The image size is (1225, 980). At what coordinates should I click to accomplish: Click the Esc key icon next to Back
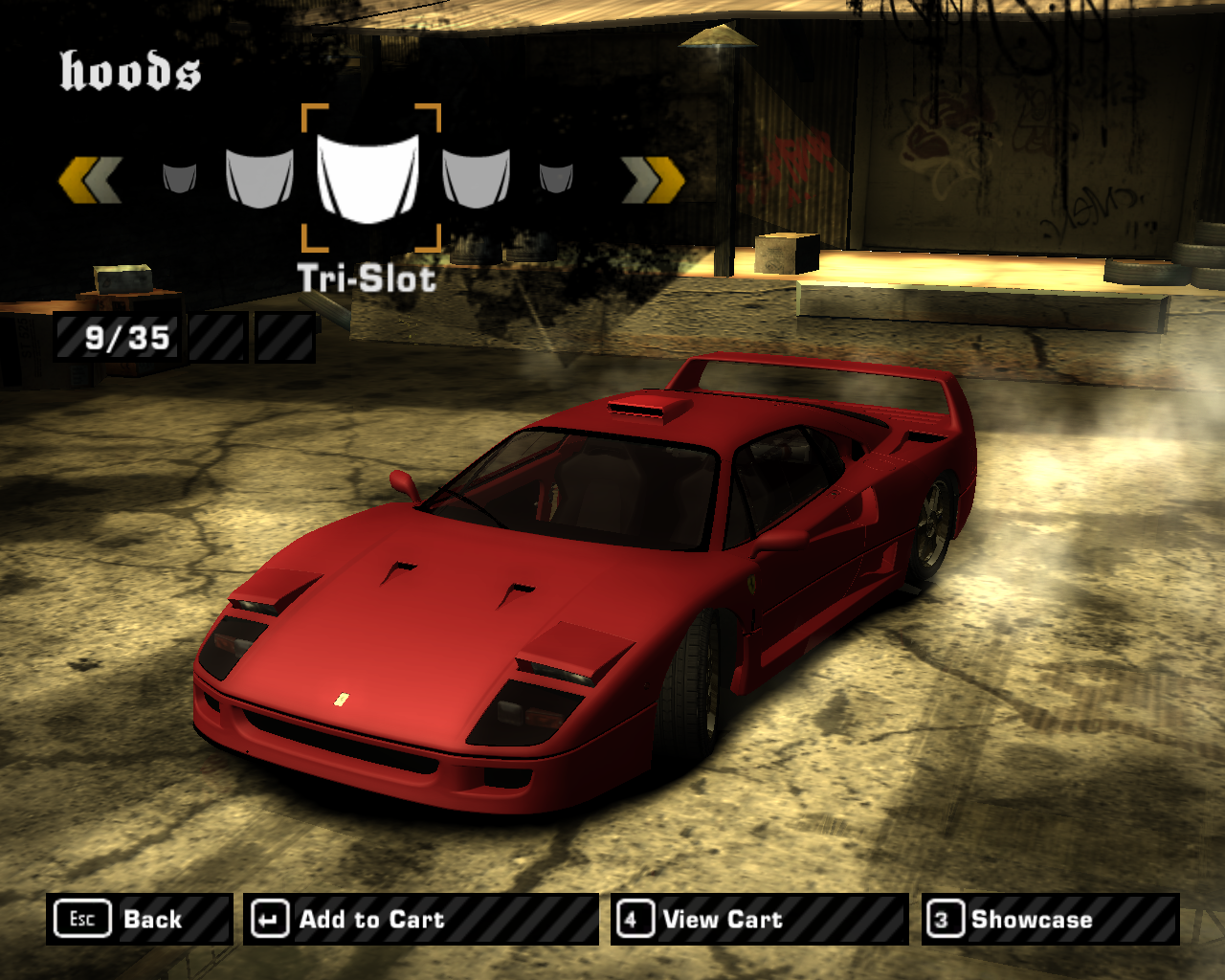[82, 919]
